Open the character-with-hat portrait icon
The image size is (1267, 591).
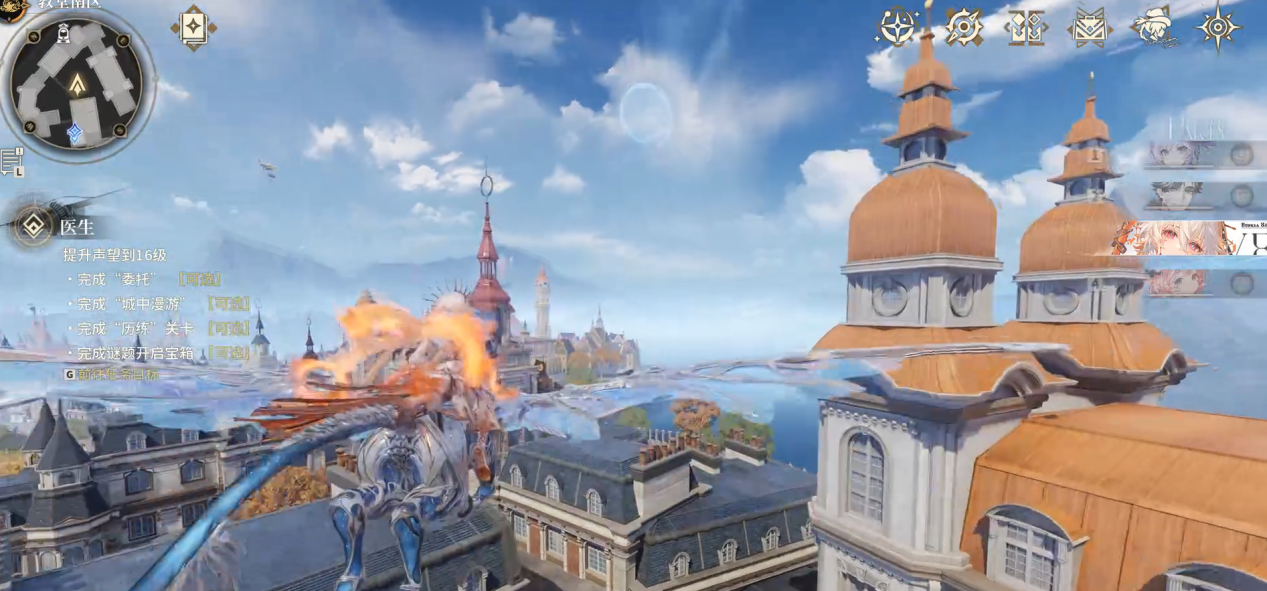1155,26
